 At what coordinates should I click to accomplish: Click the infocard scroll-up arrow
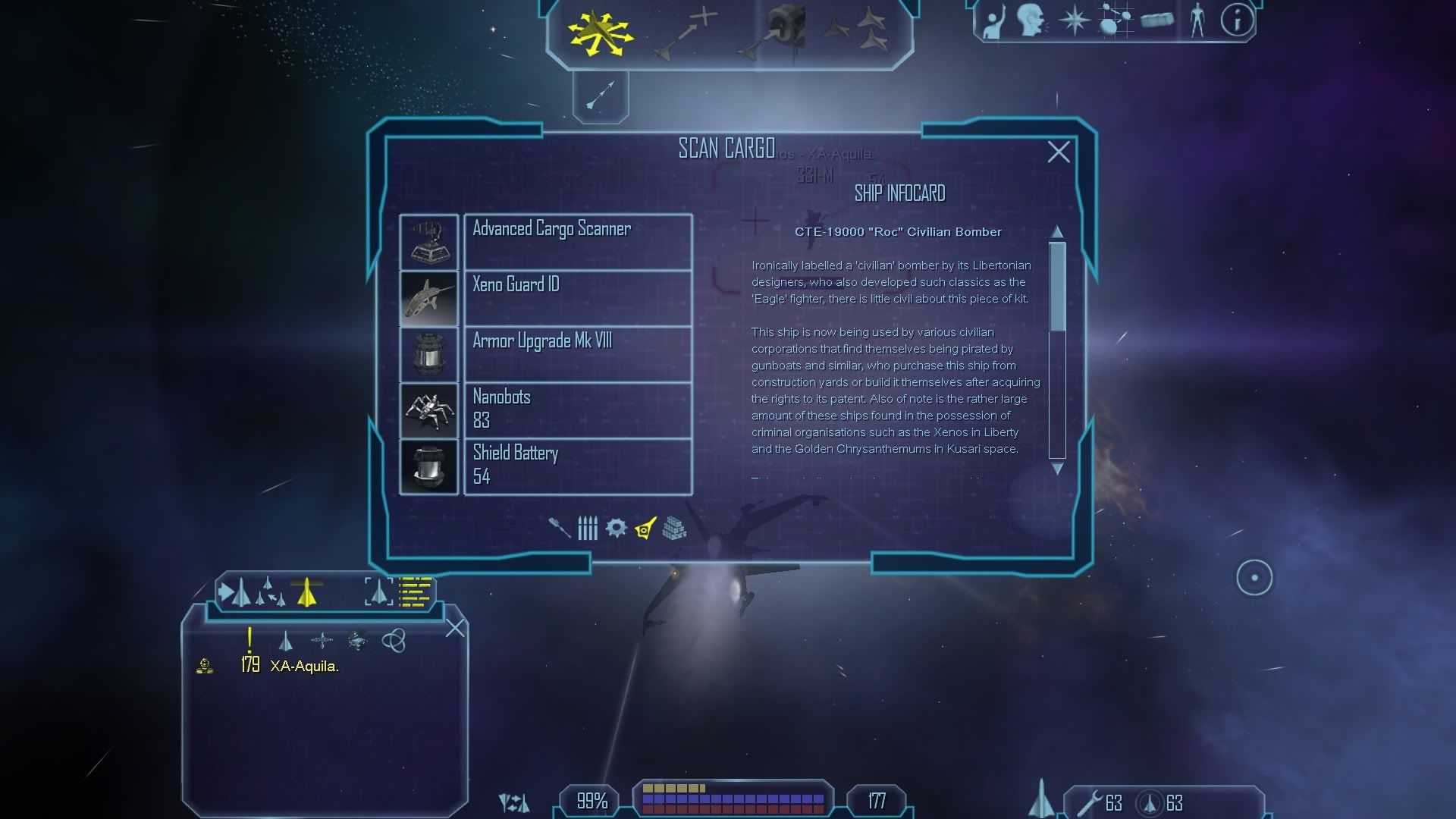pos(1057,231)
